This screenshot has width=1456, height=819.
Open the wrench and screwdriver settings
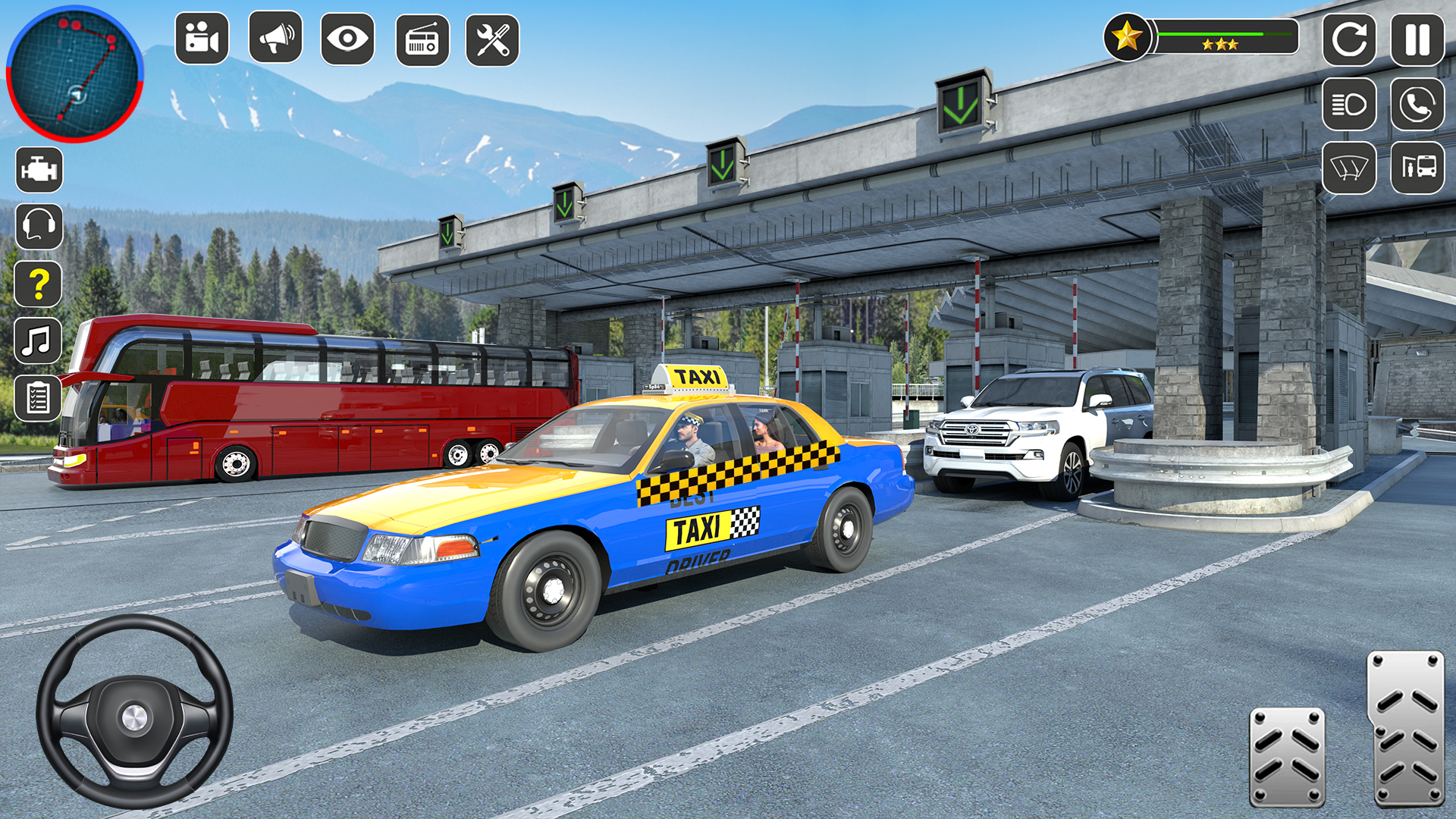(x=492, y=39)
